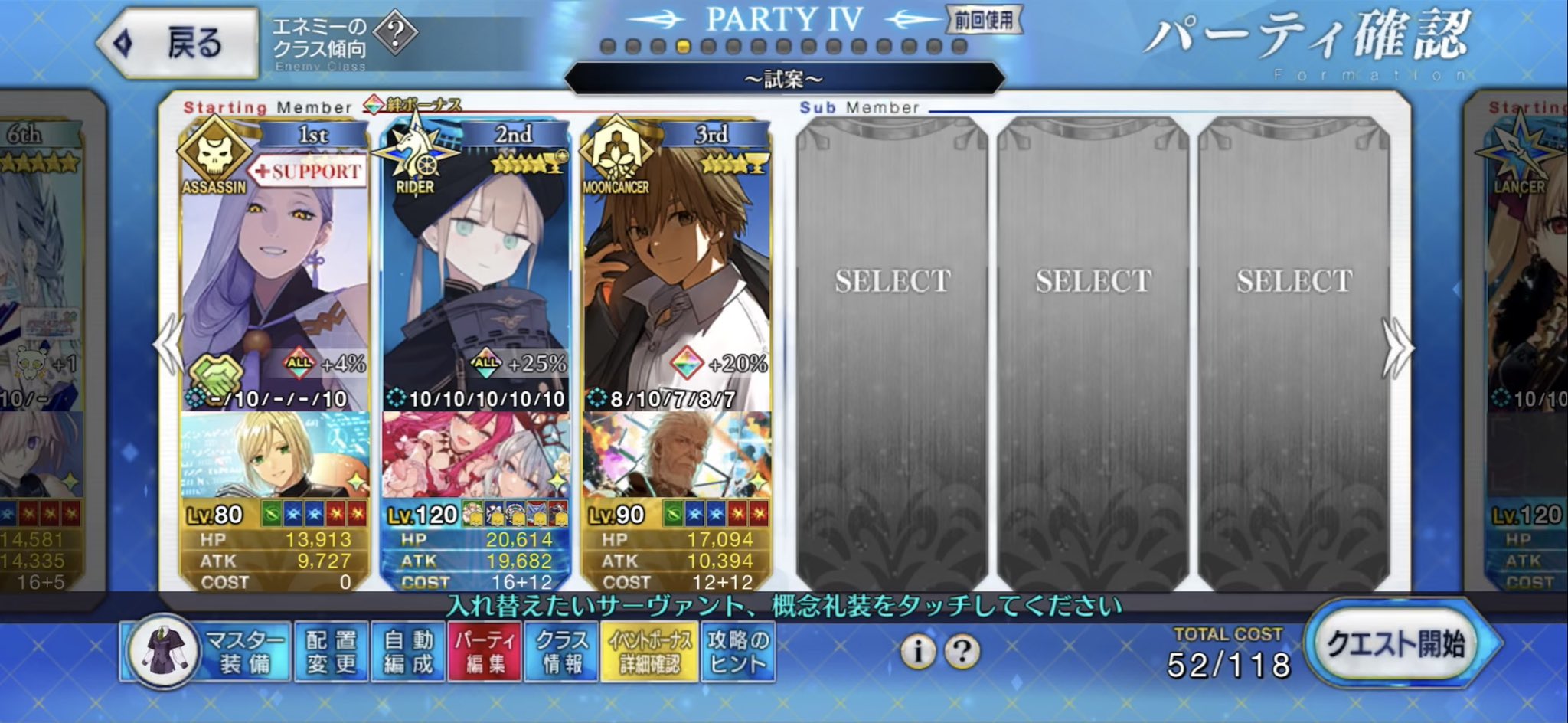This screenshot has width=1568, height=723.
Task: Tap the 前回使用 last-used tag
Action: 983,21
